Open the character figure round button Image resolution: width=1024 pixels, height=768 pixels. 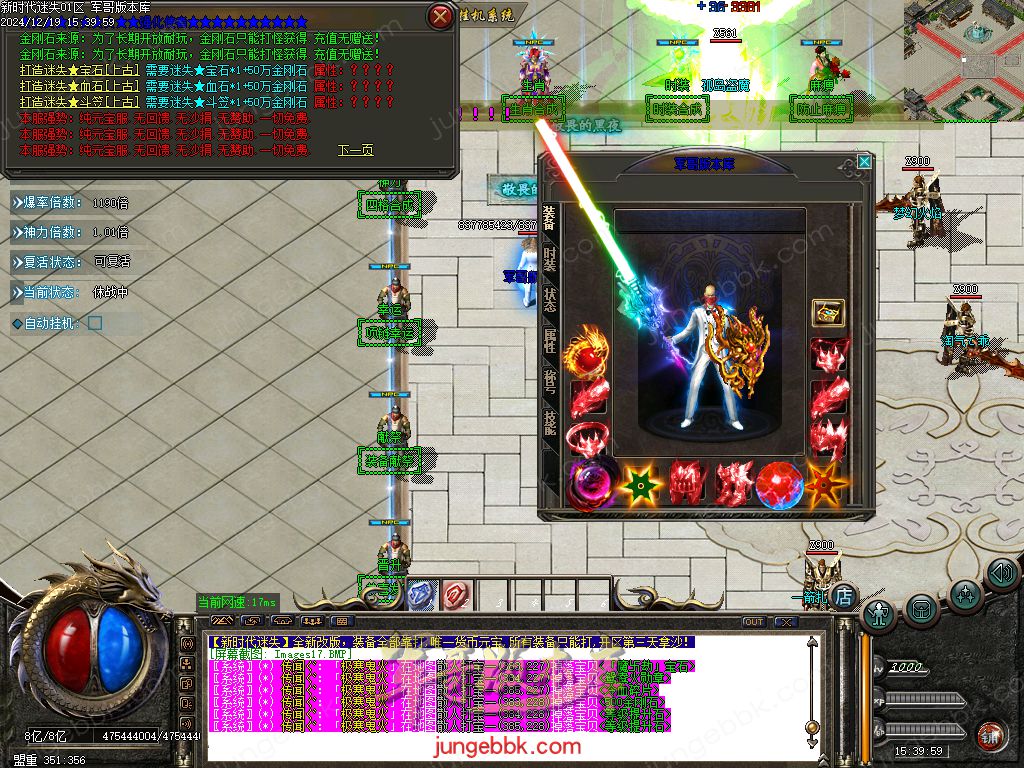coord(878,612)
